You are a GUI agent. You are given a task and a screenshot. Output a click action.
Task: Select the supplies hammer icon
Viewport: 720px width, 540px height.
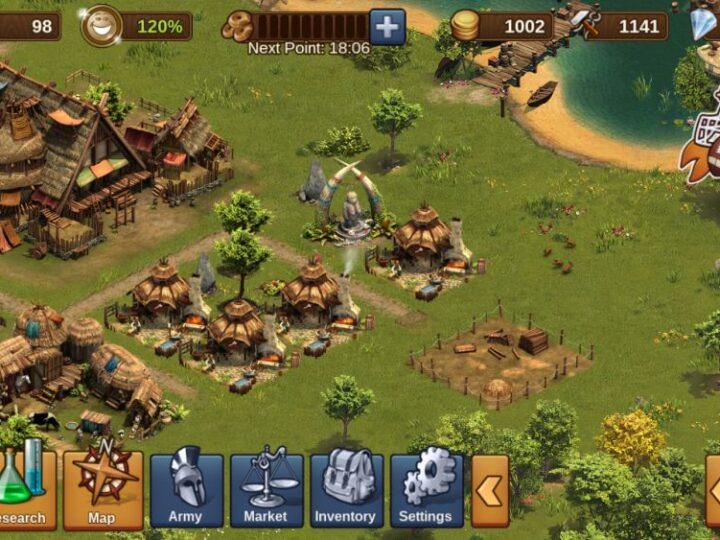click(585, 24)
